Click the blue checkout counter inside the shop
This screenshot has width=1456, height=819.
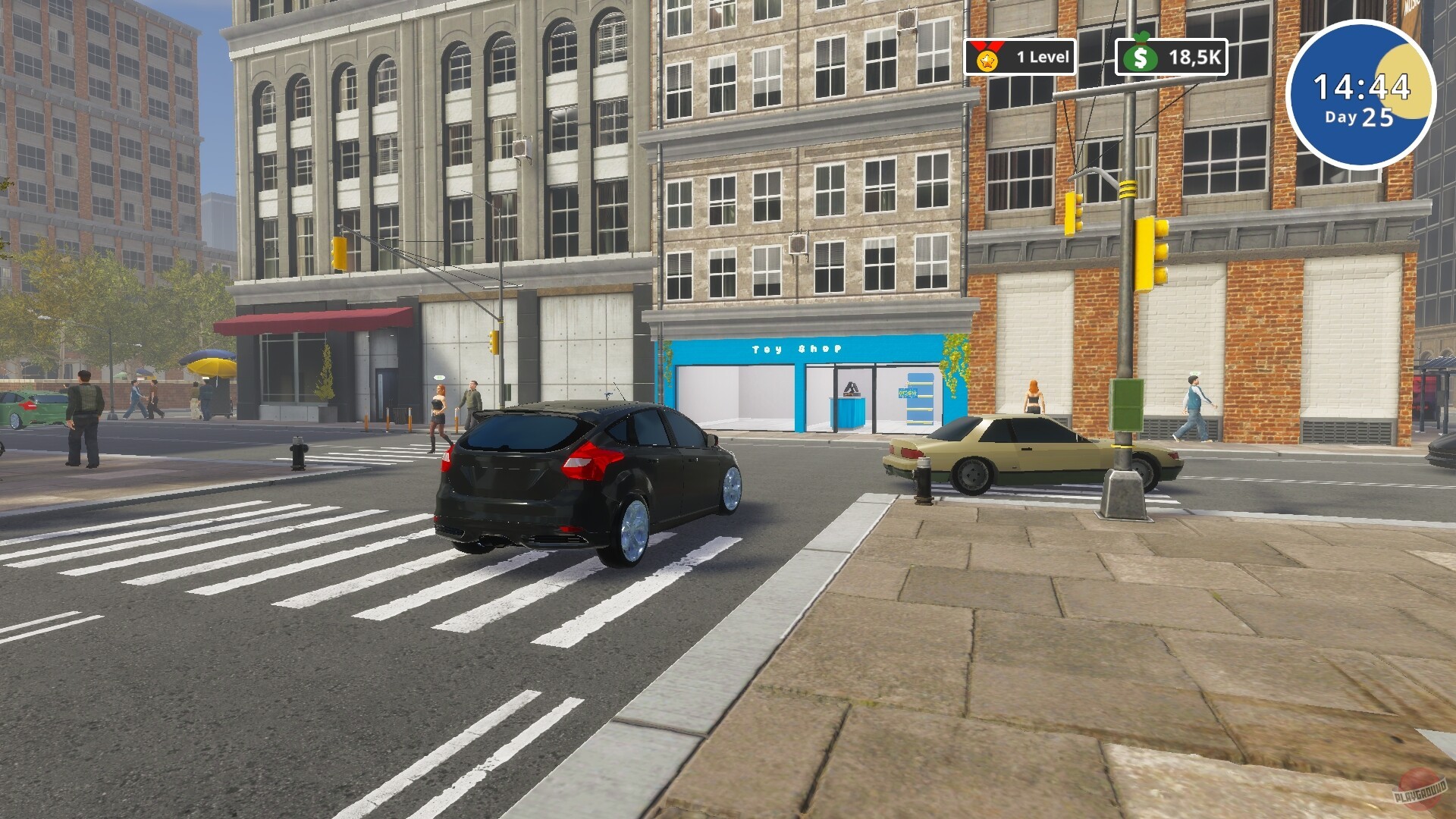(849, 413)
